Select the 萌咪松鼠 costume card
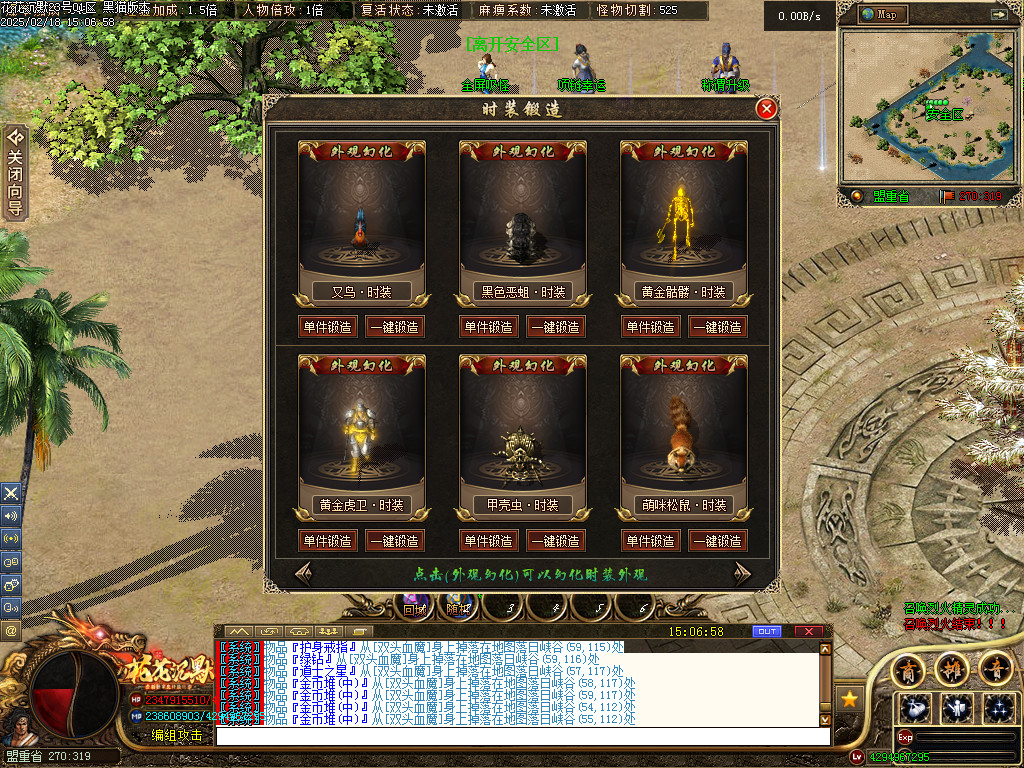The height and width of the screenshot is (768, 1024). (683, 437)
